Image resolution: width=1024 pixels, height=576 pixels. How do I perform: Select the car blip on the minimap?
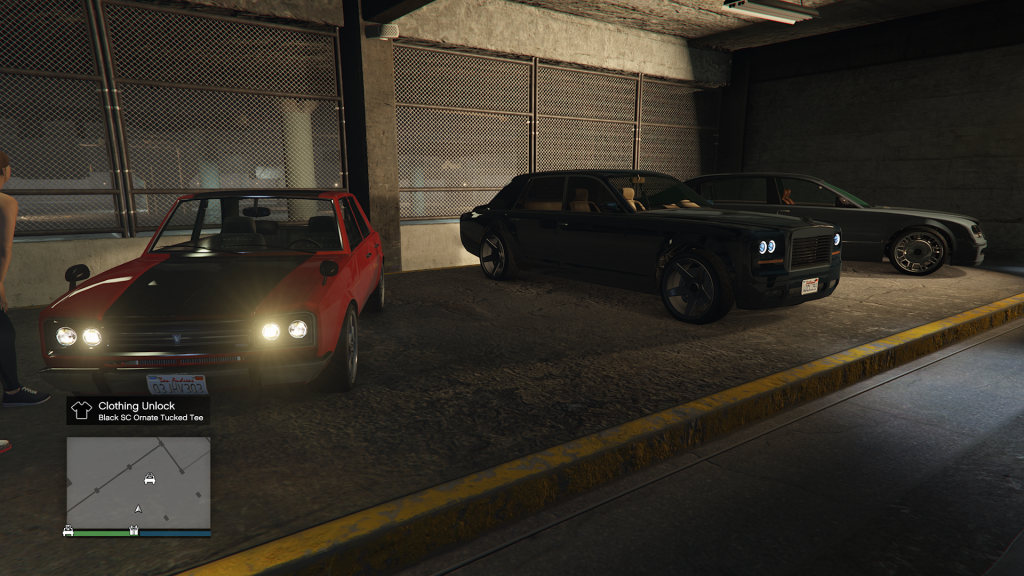point(149,479)
